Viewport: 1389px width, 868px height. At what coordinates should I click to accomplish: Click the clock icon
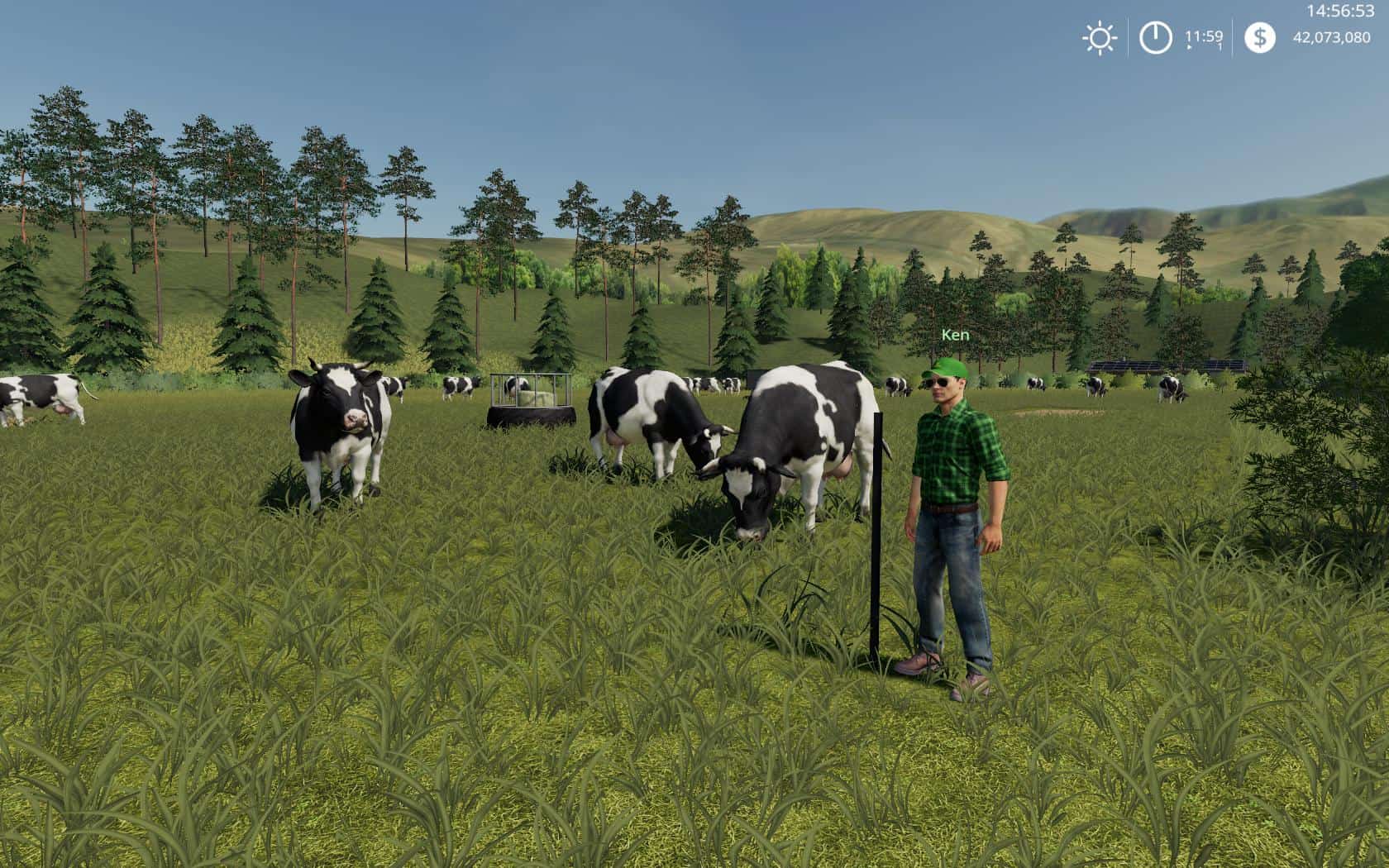point(1155,38)
